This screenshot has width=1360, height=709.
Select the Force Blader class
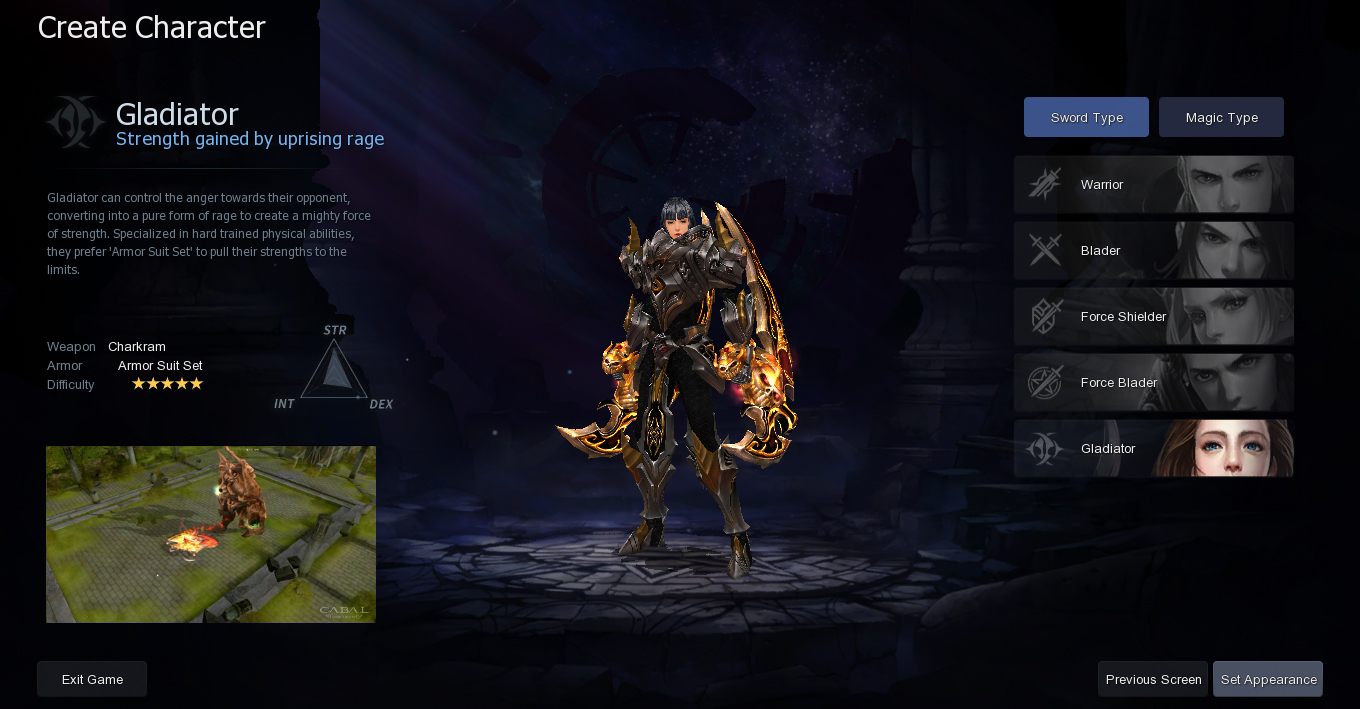1153,383
